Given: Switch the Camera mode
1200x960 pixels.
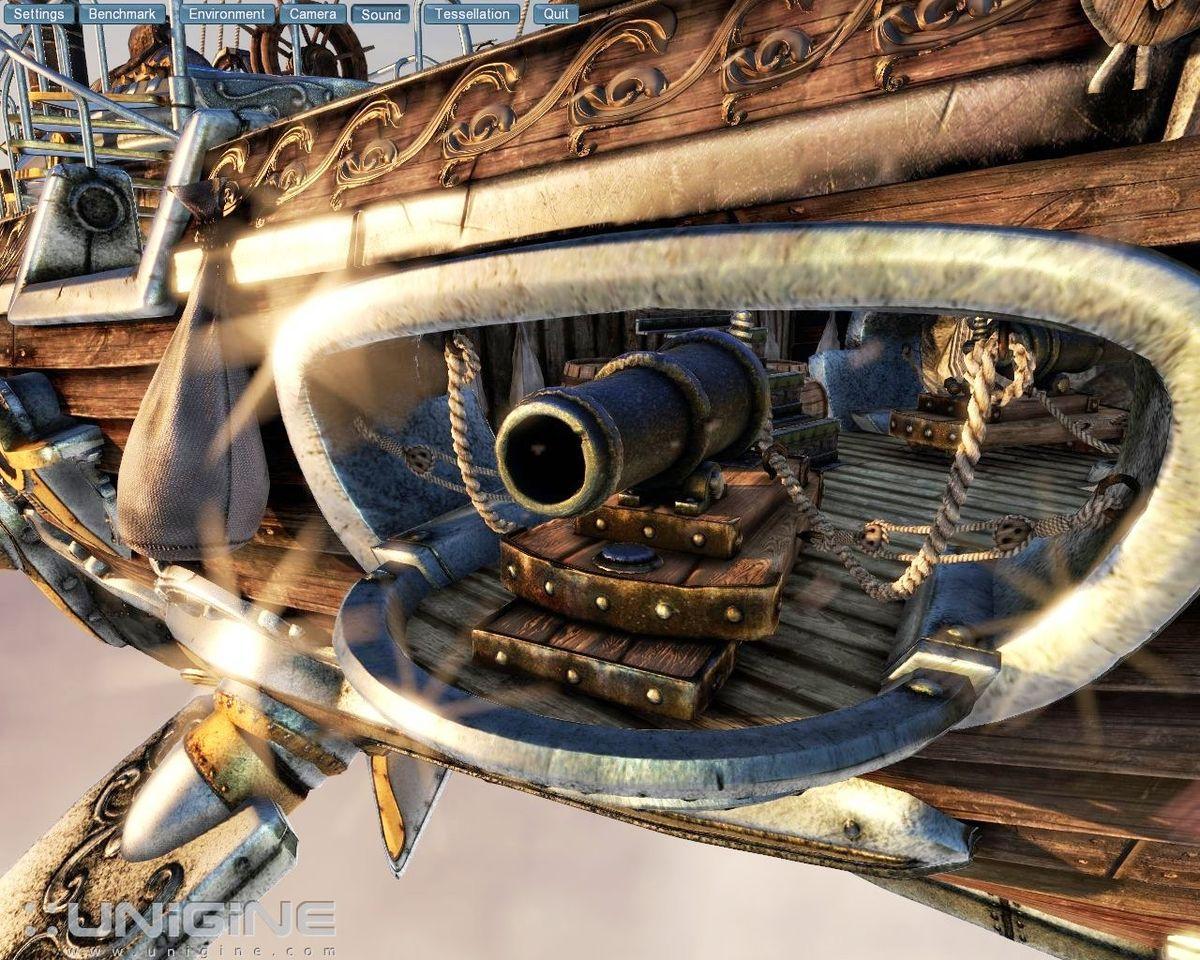Looking at the screenshot, I should pos(313,14).
